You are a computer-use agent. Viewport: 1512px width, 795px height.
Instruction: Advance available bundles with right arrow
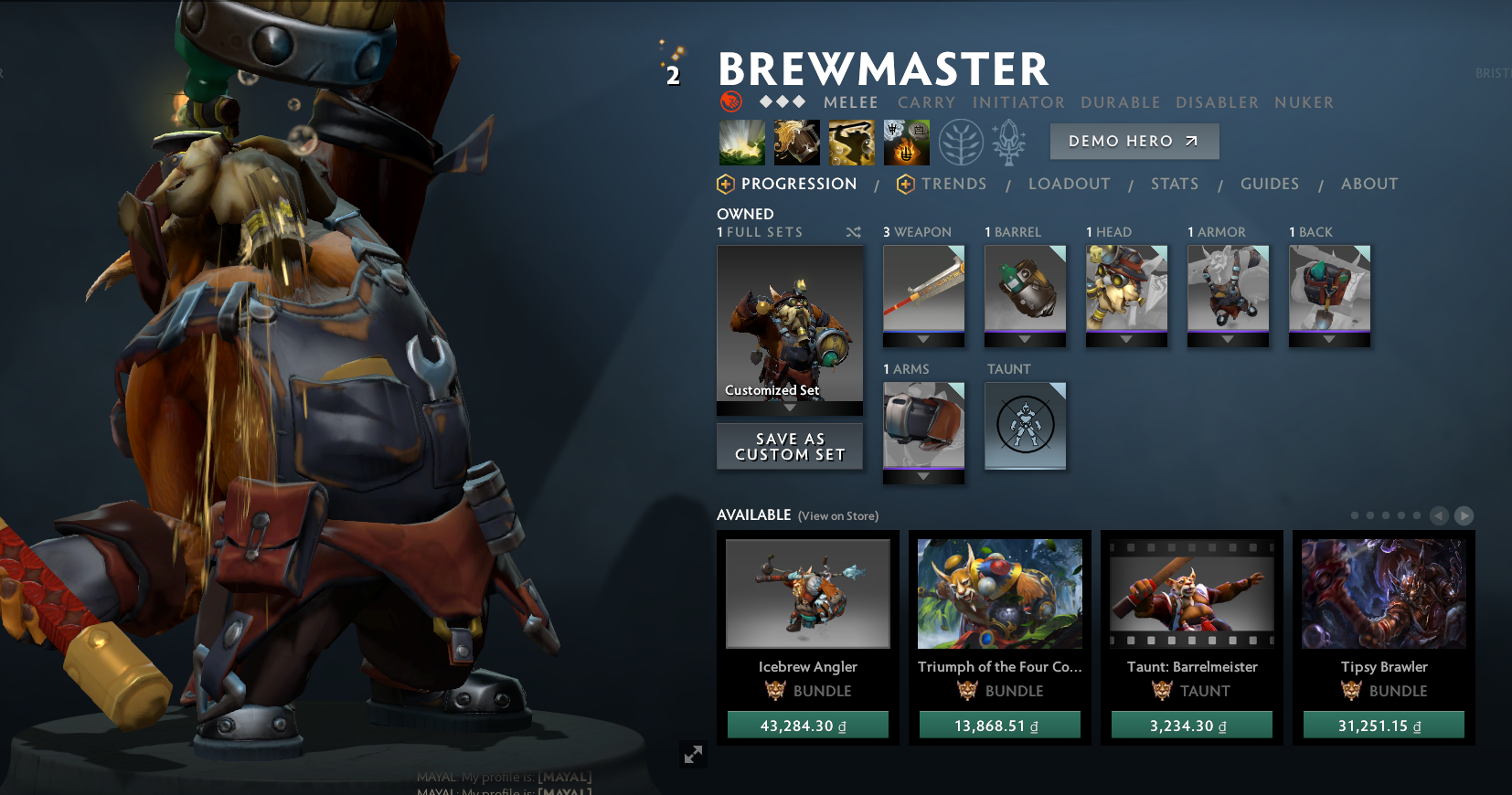pos(1465,515)
